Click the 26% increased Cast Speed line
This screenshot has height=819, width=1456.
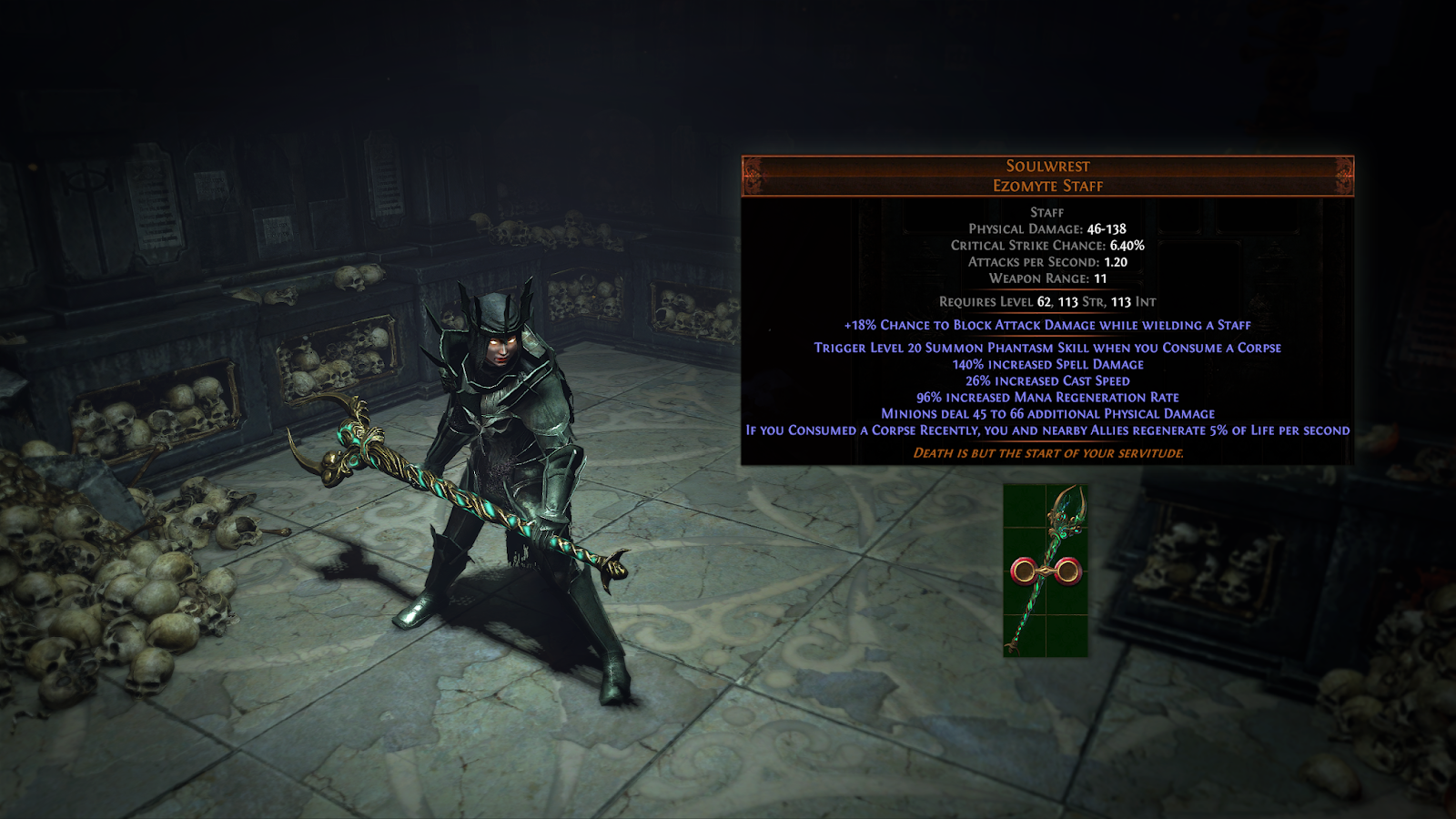pos(1047,380)
